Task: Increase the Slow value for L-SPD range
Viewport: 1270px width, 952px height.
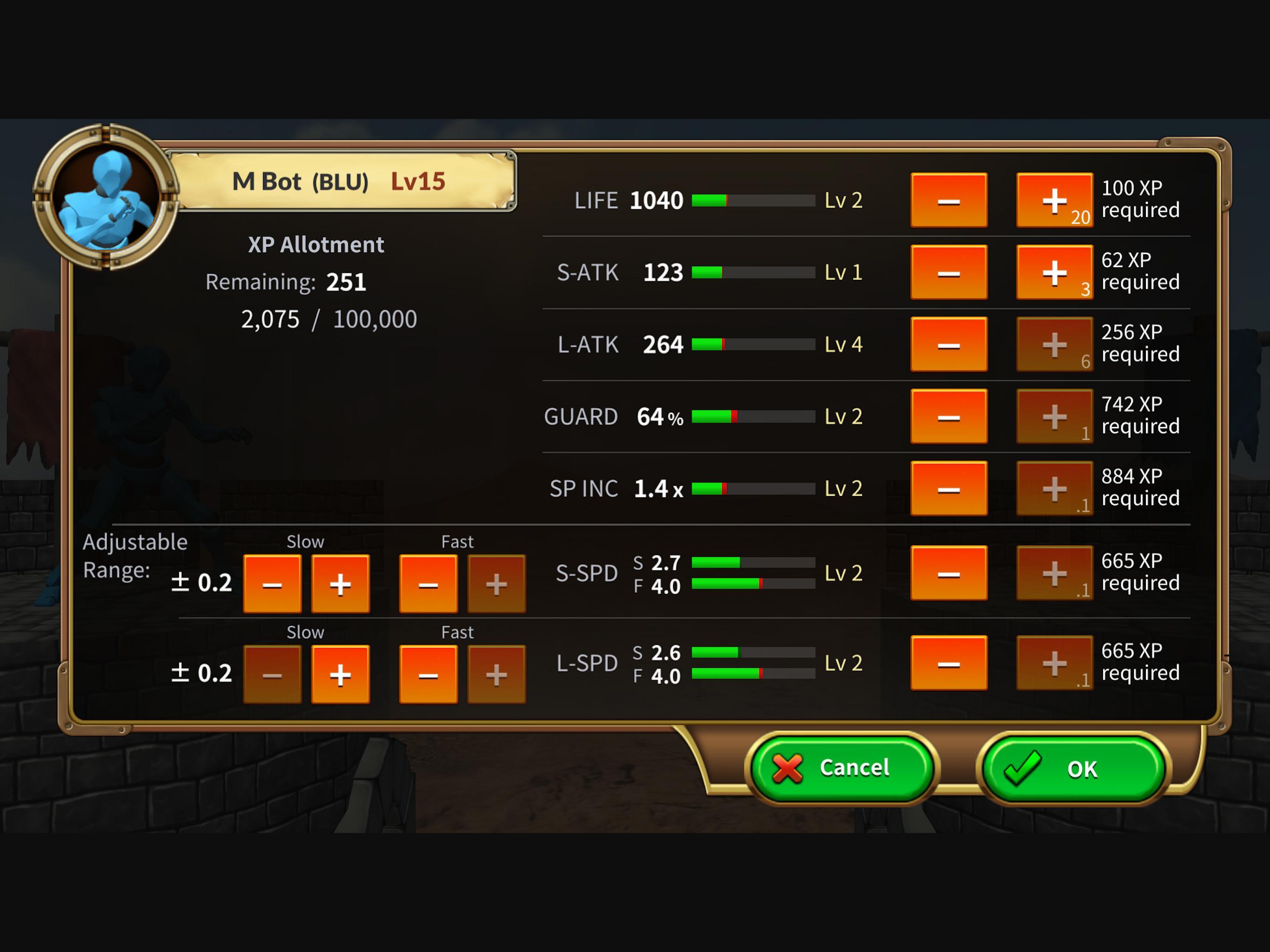Action: 340,674
